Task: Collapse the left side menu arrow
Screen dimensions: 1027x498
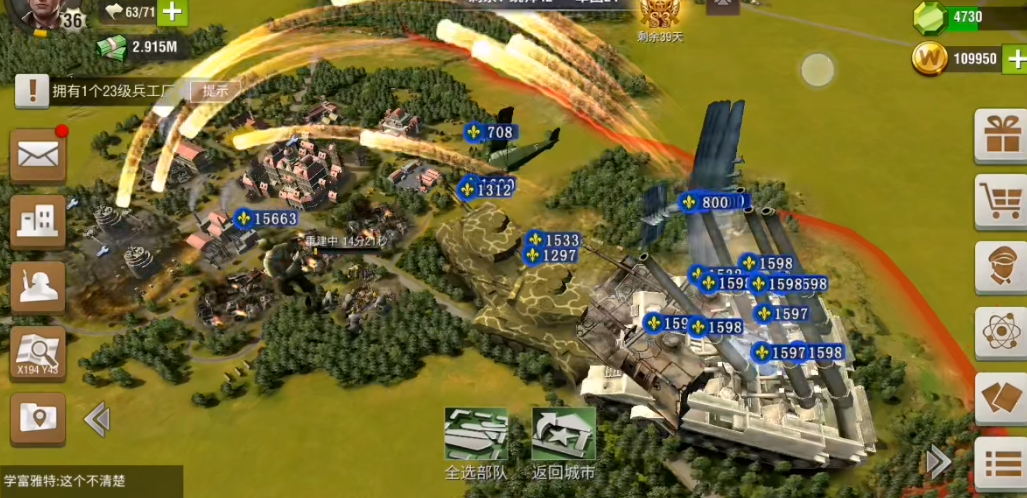Action: point(97,419)
